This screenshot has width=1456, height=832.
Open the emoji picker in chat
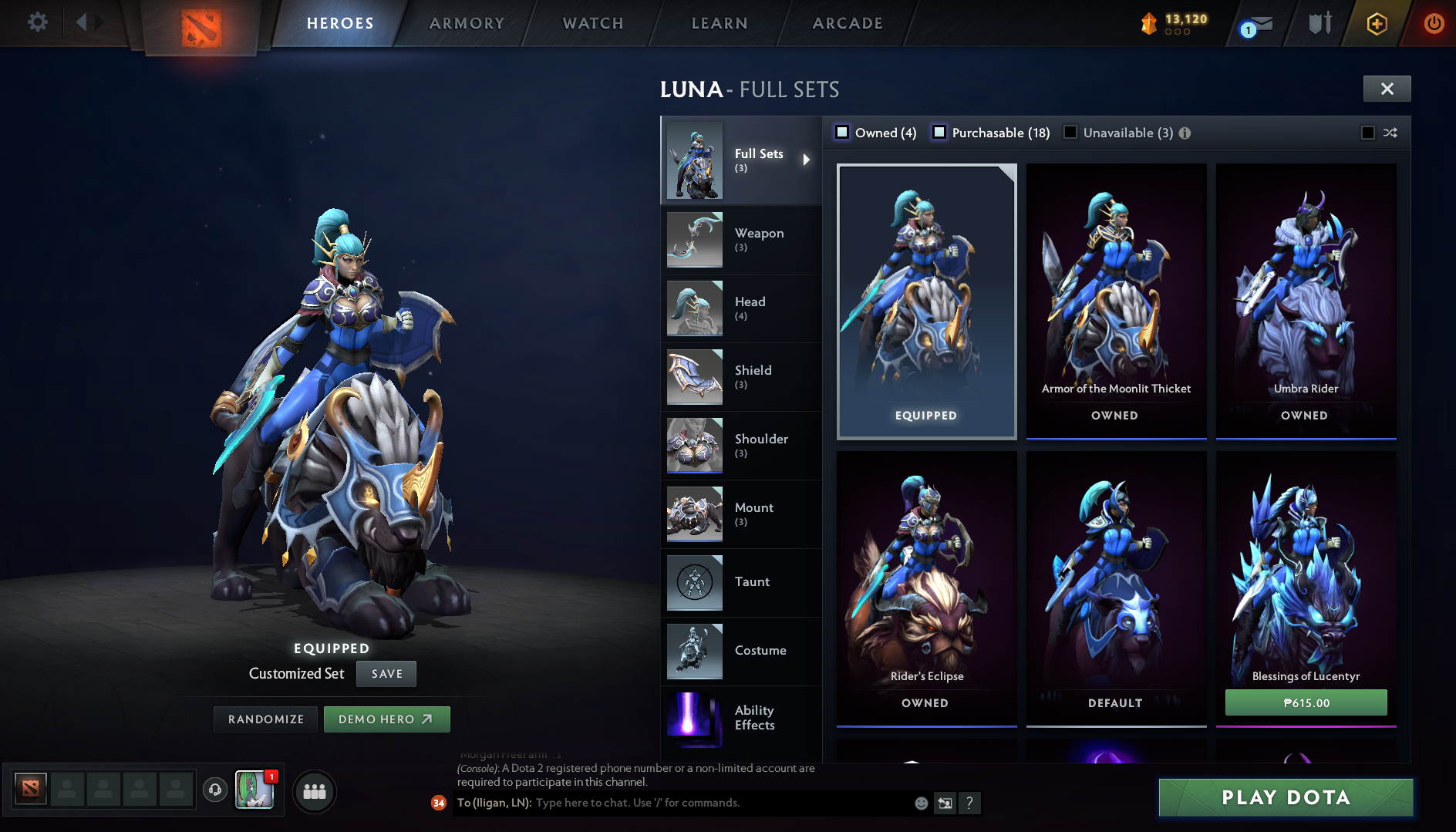921,803
